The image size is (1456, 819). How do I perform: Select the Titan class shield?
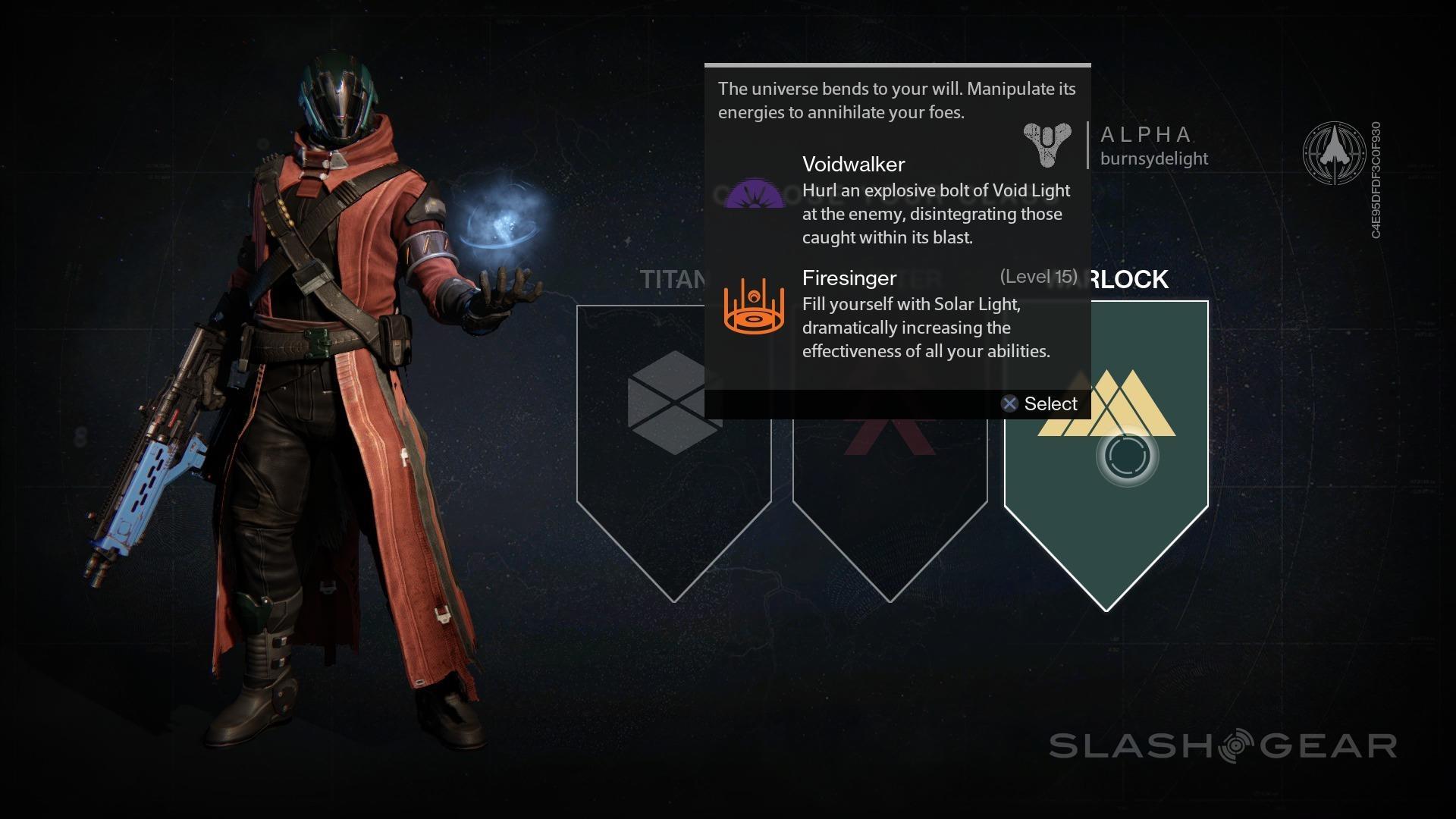click(673, 485)
